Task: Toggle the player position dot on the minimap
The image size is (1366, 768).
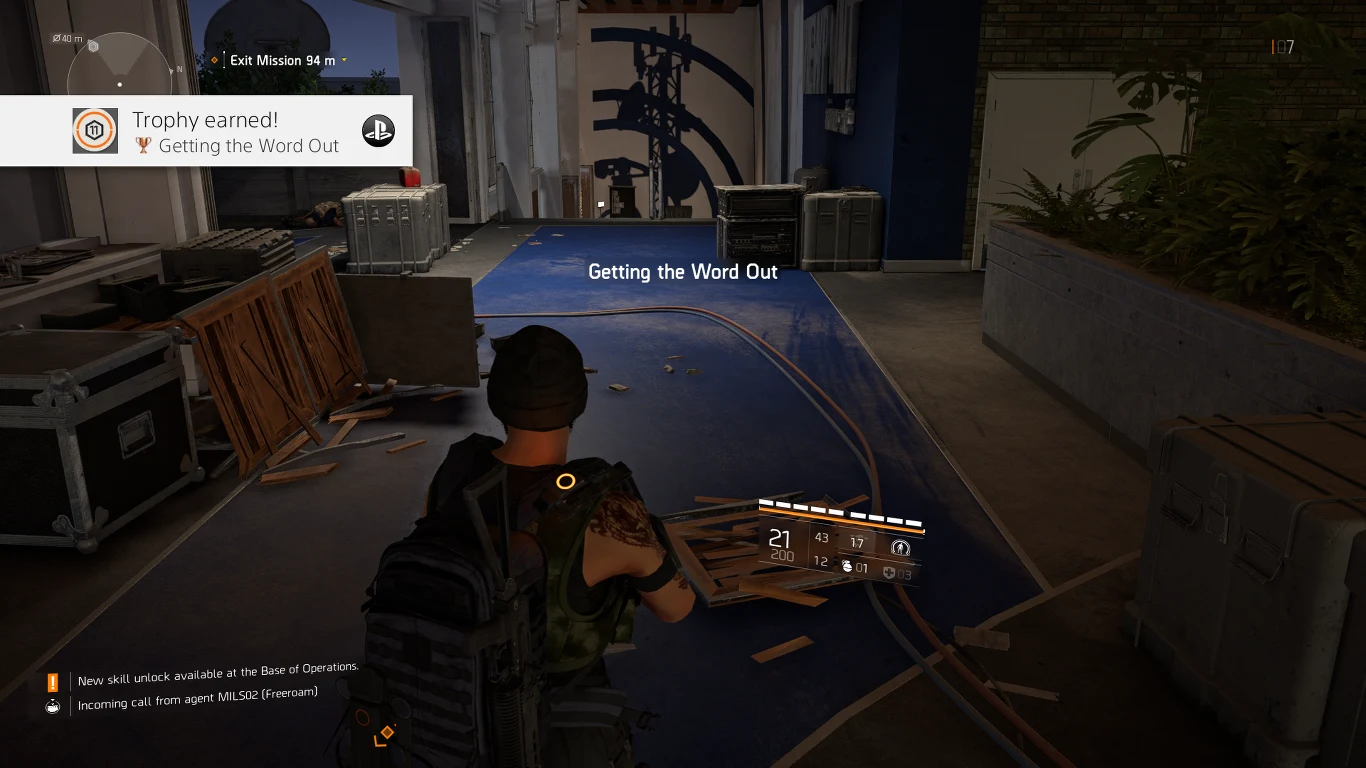Action: click(121, 84)
